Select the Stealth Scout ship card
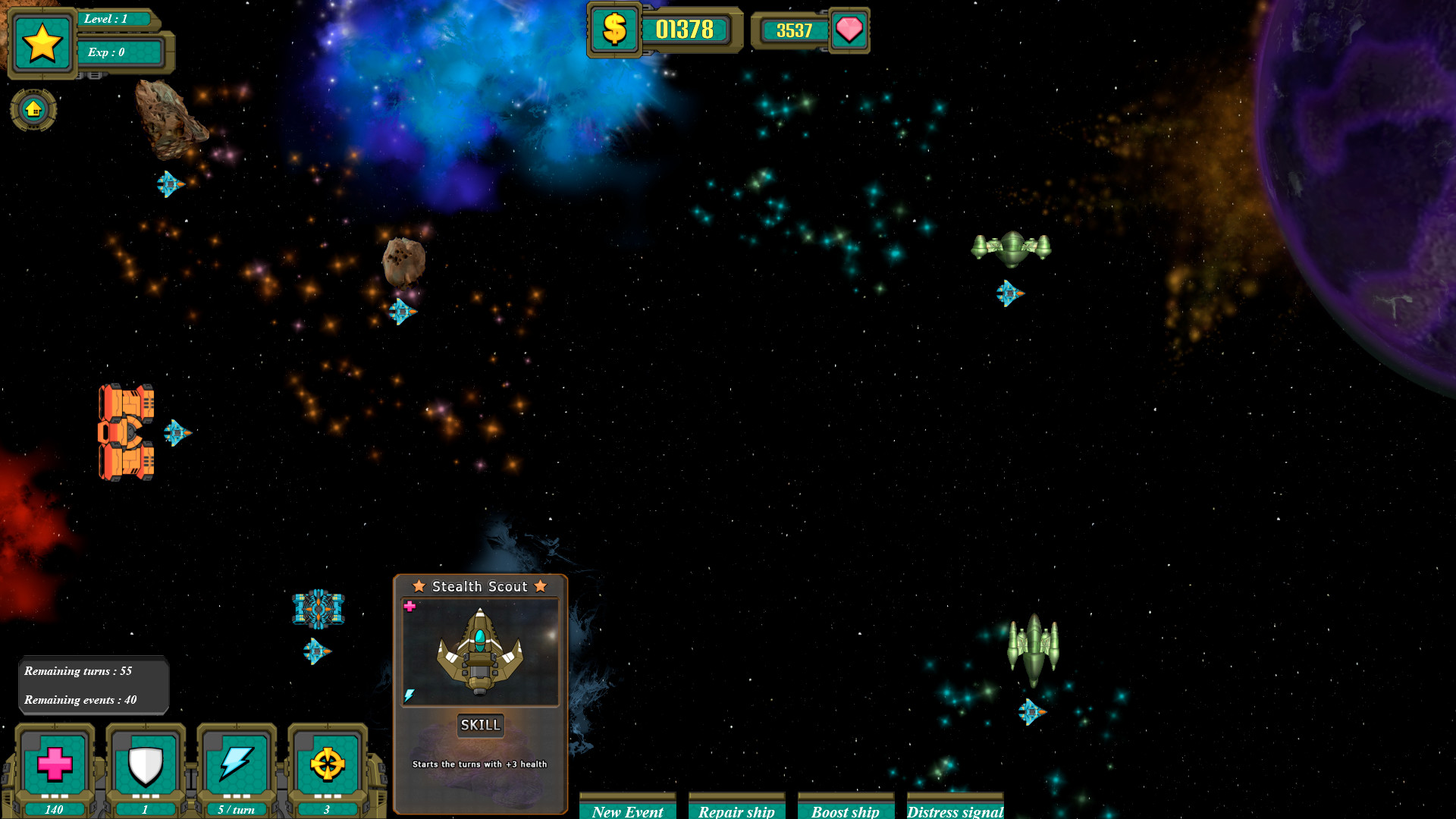This screenshot has height=819, width=1456. point(480,653)
